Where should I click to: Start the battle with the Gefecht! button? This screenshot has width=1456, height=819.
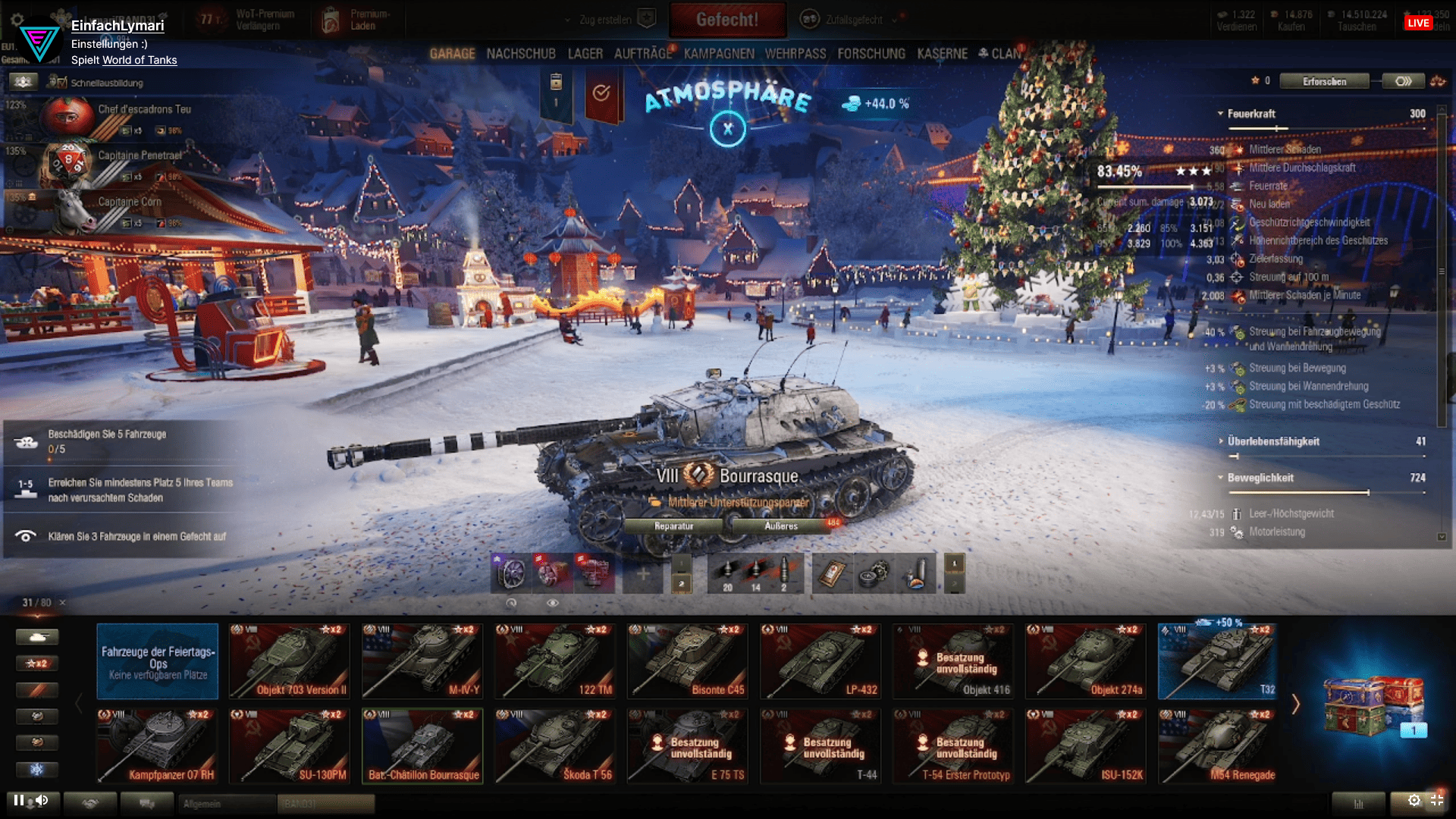[727, 20]
